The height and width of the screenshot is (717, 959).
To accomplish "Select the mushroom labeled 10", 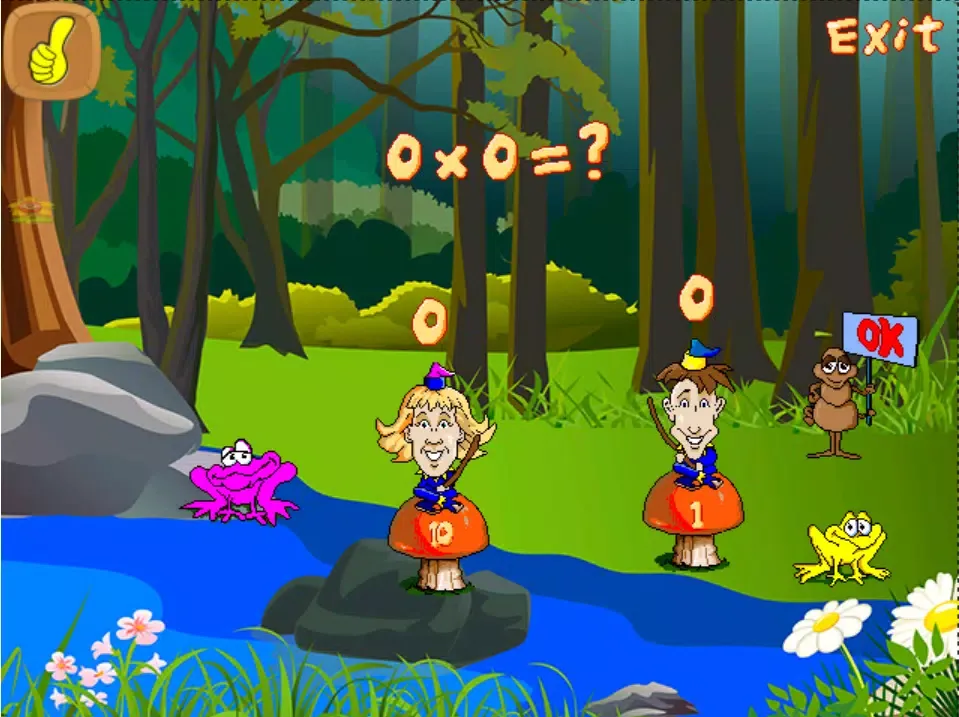I will [x=438, y=531].
